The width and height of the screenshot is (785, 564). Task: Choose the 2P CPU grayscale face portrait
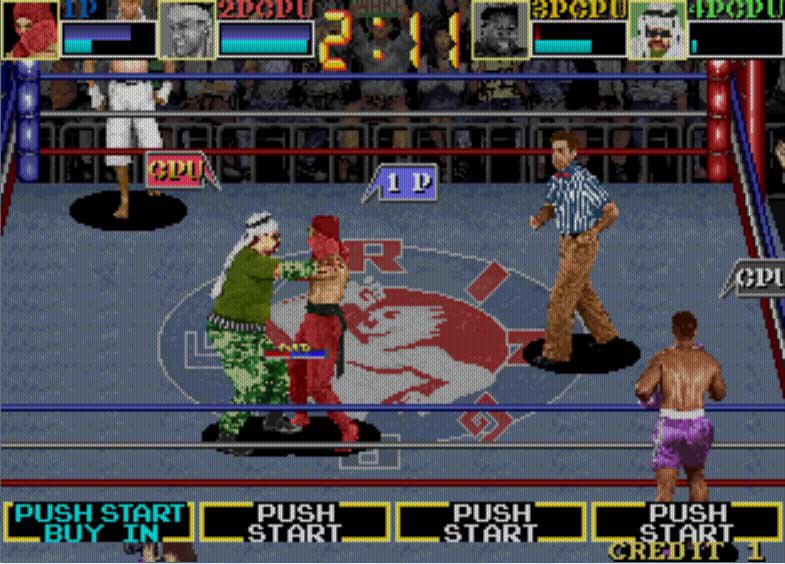click(187, 31)
